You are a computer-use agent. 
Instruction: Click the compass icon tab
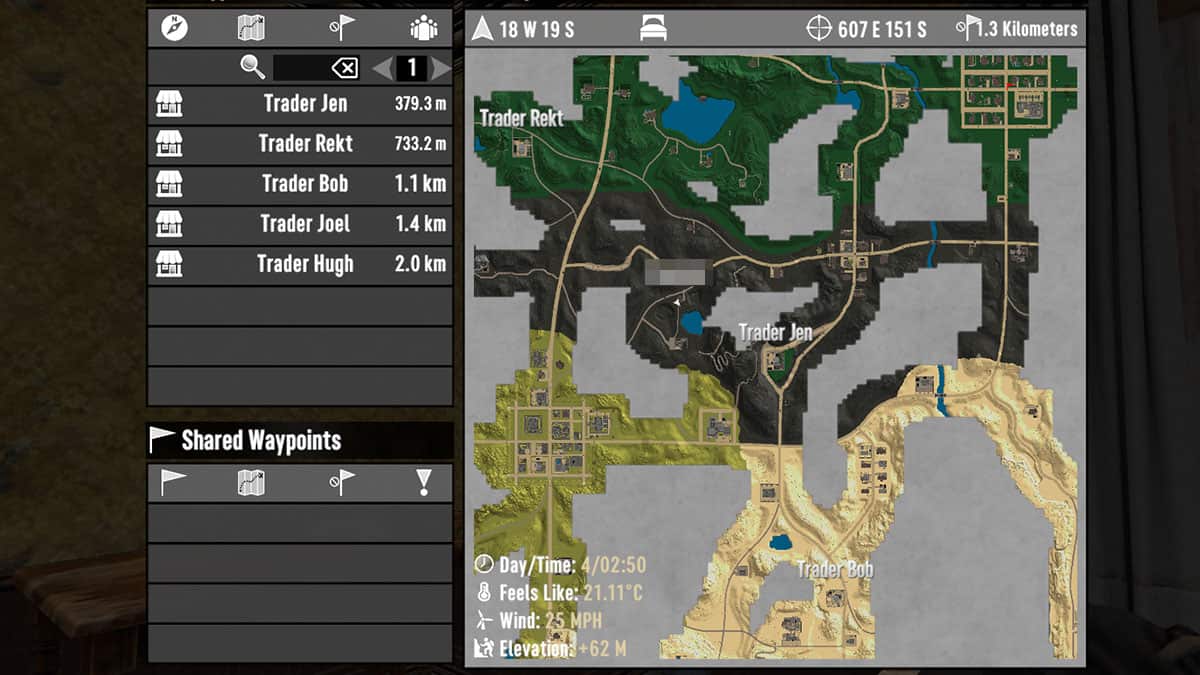click(x=174, y=28)
